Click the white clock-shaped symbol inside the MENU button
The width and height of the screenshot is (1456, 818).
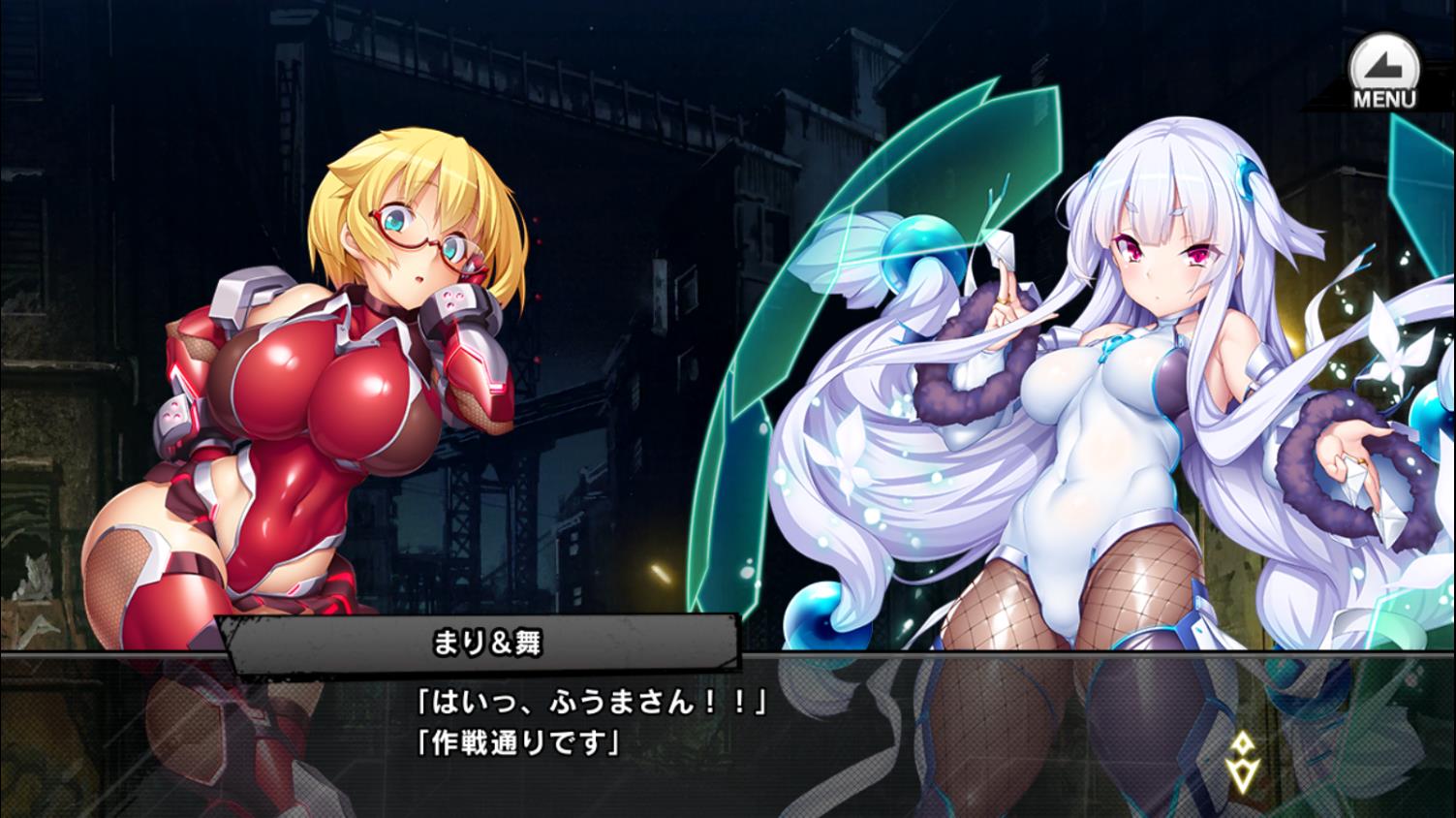tap(1385, 60)
